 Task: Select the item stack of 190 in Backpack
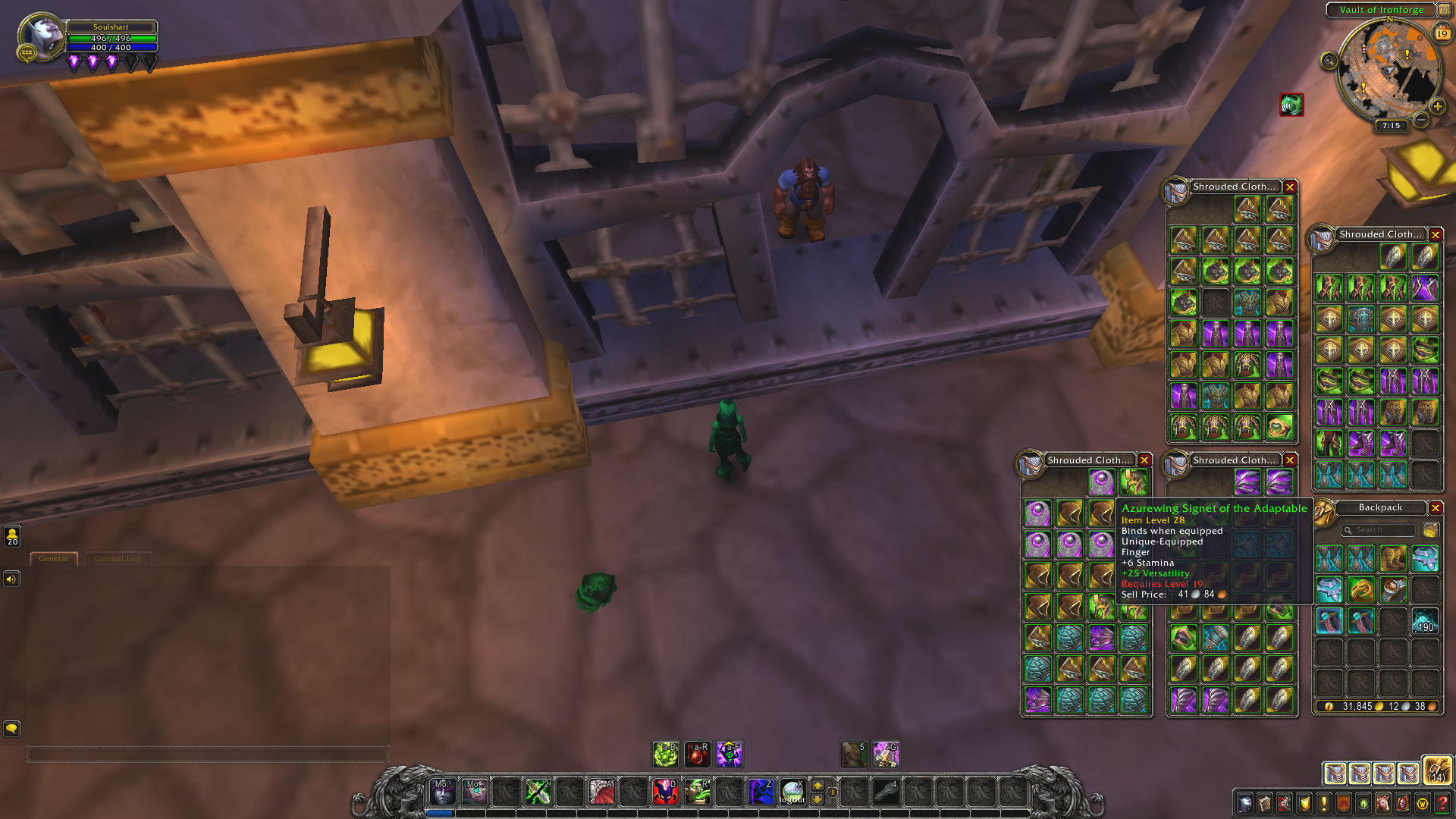coord(1424,621)
